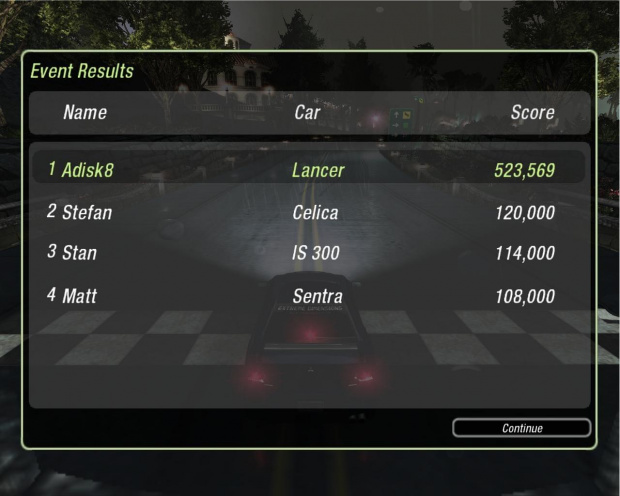Select Adisk8's first-place result row

pyautogui.click(x=309, y=170)
